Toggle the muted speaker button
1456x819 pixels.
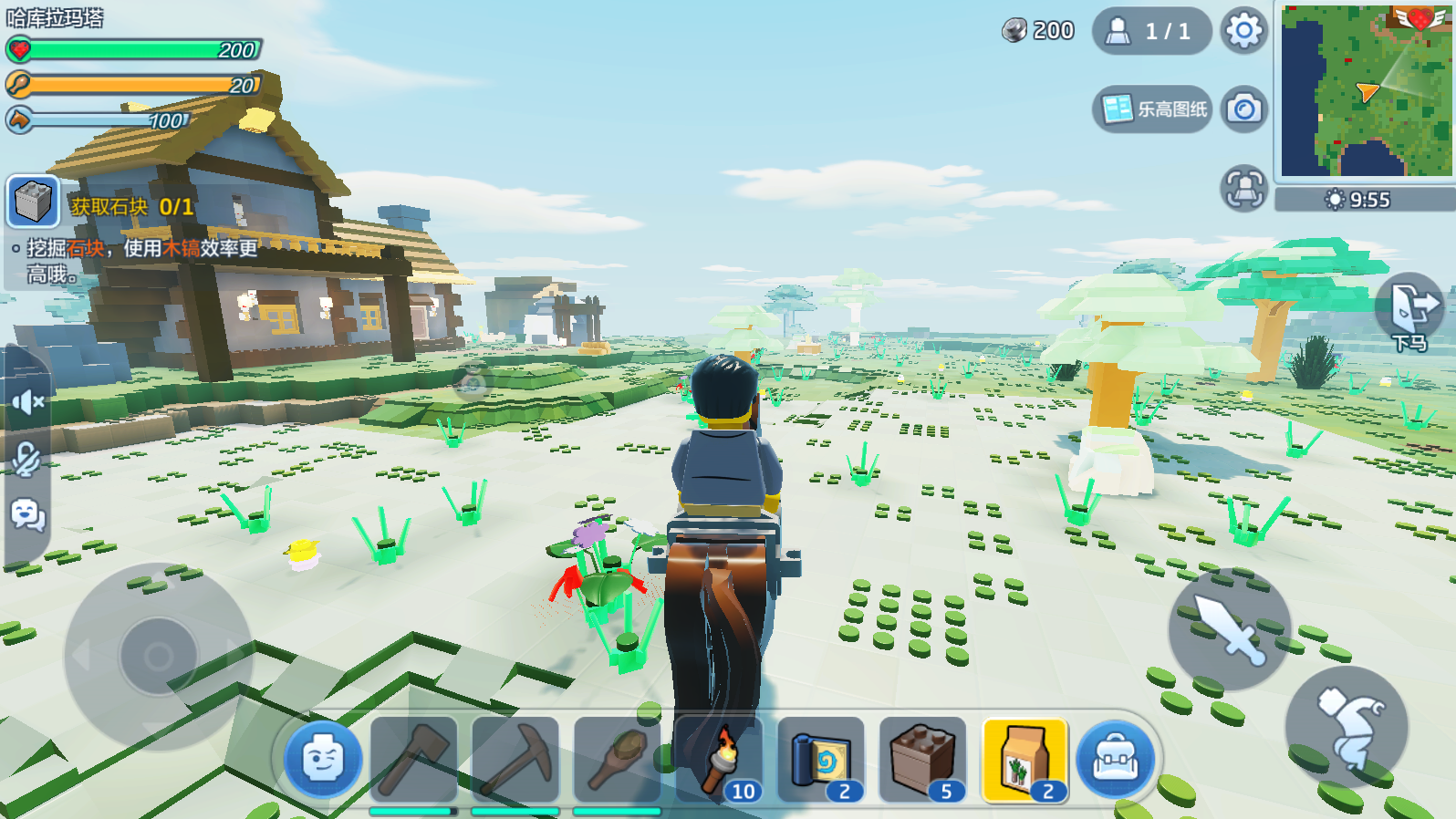[x=27, y=401]
